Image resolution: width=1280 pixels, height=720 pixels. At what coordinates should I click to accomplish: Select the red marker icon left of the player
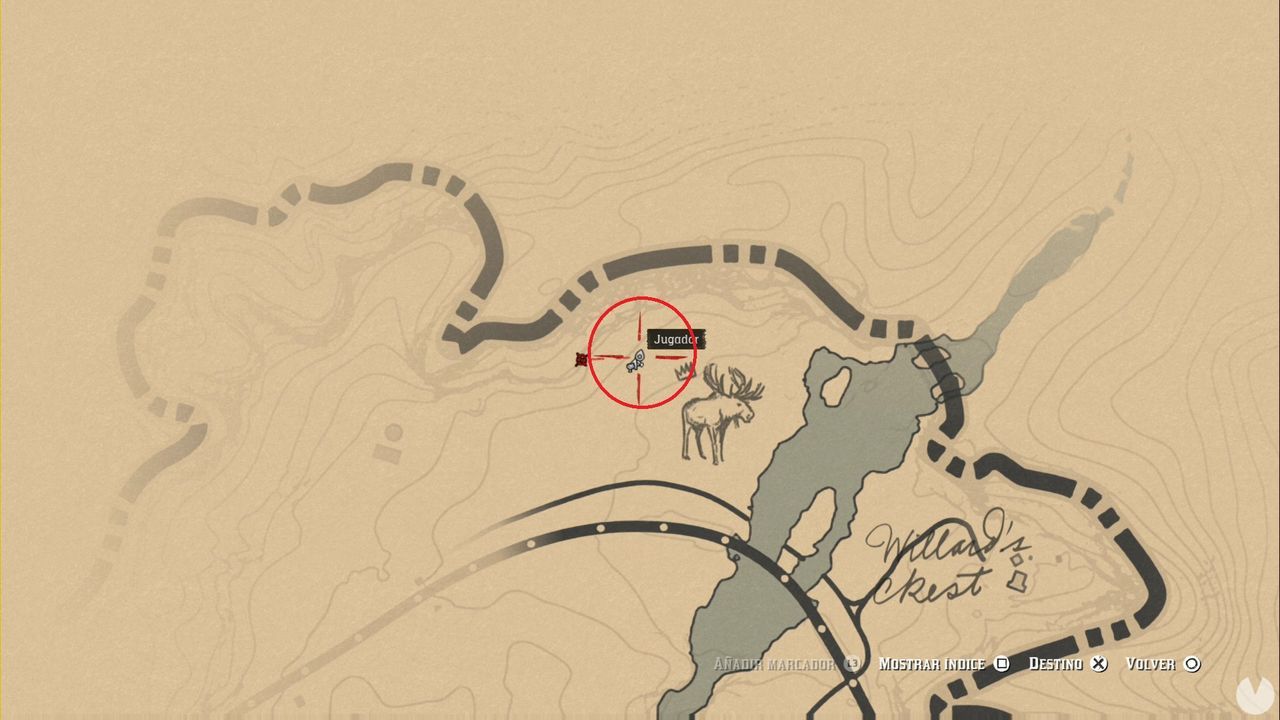pyautogui.click(x=581, y=358)
